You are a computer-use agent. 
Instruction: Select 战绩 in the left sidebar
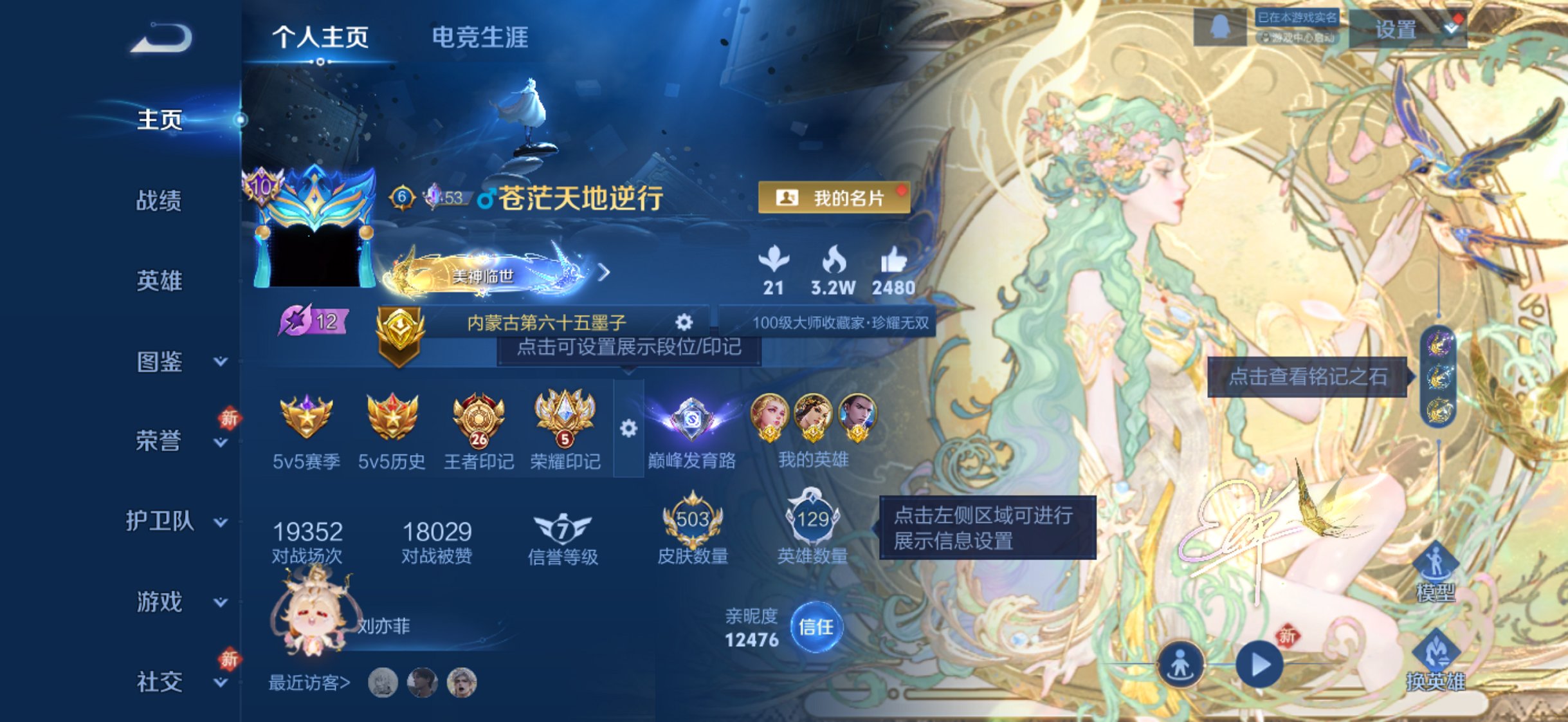[159, 201]
